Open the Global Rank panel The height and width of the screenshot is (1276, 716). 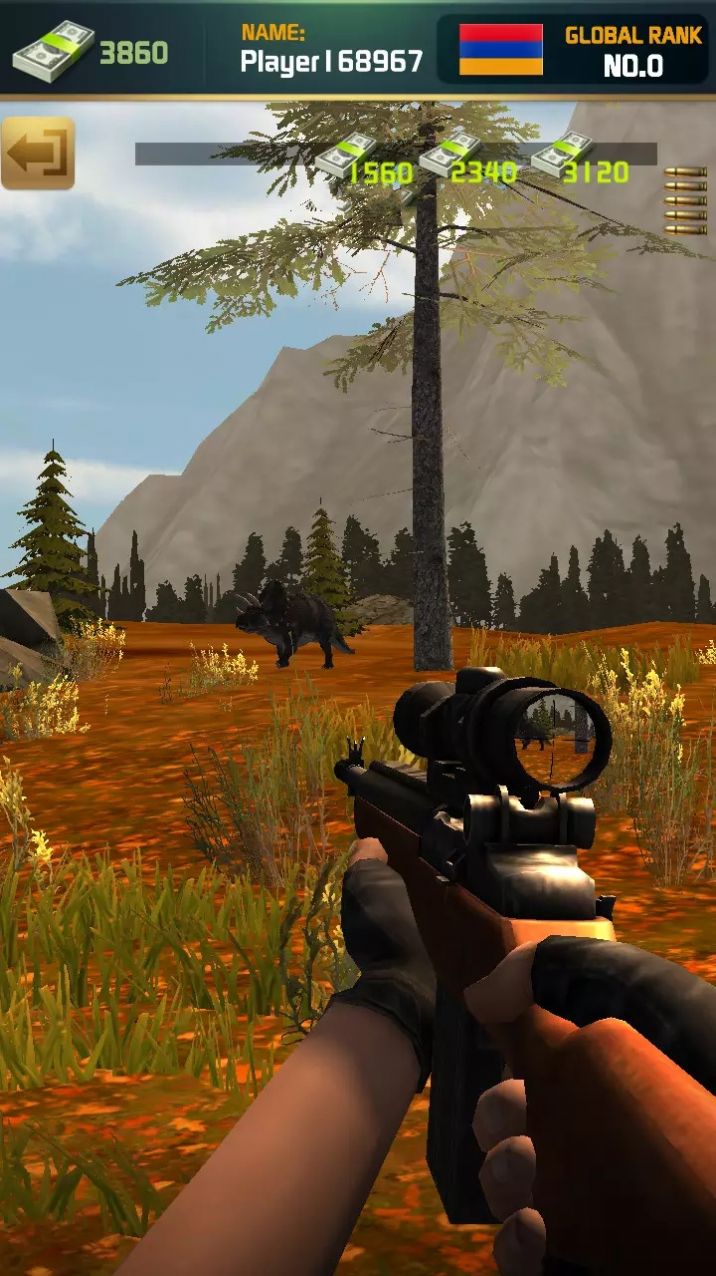pyautogui.click(x=632, y=50)
